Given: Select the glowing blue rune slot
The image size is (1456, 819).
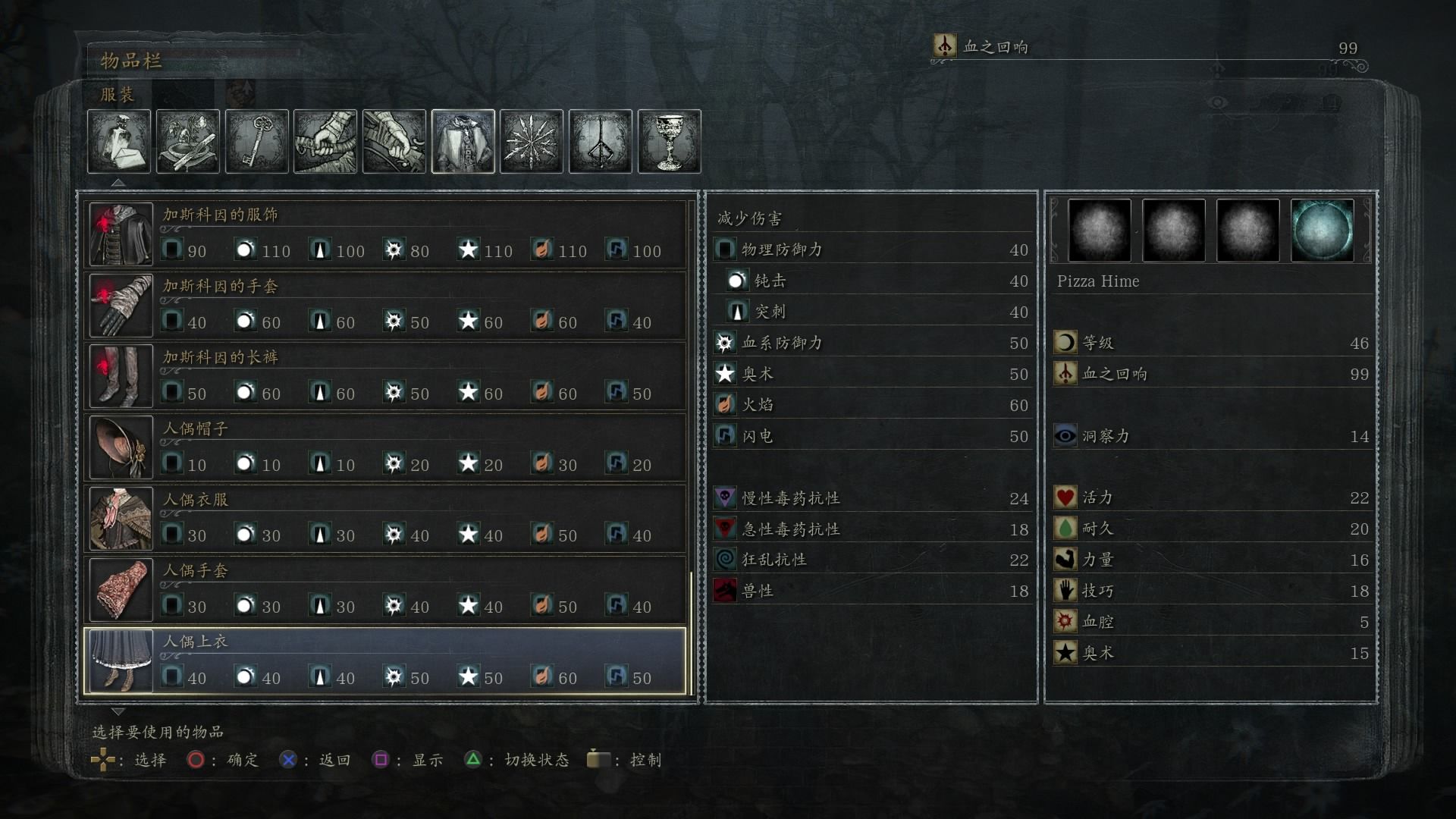Looking at the screenshot, I should click(x=1322, y=231).
